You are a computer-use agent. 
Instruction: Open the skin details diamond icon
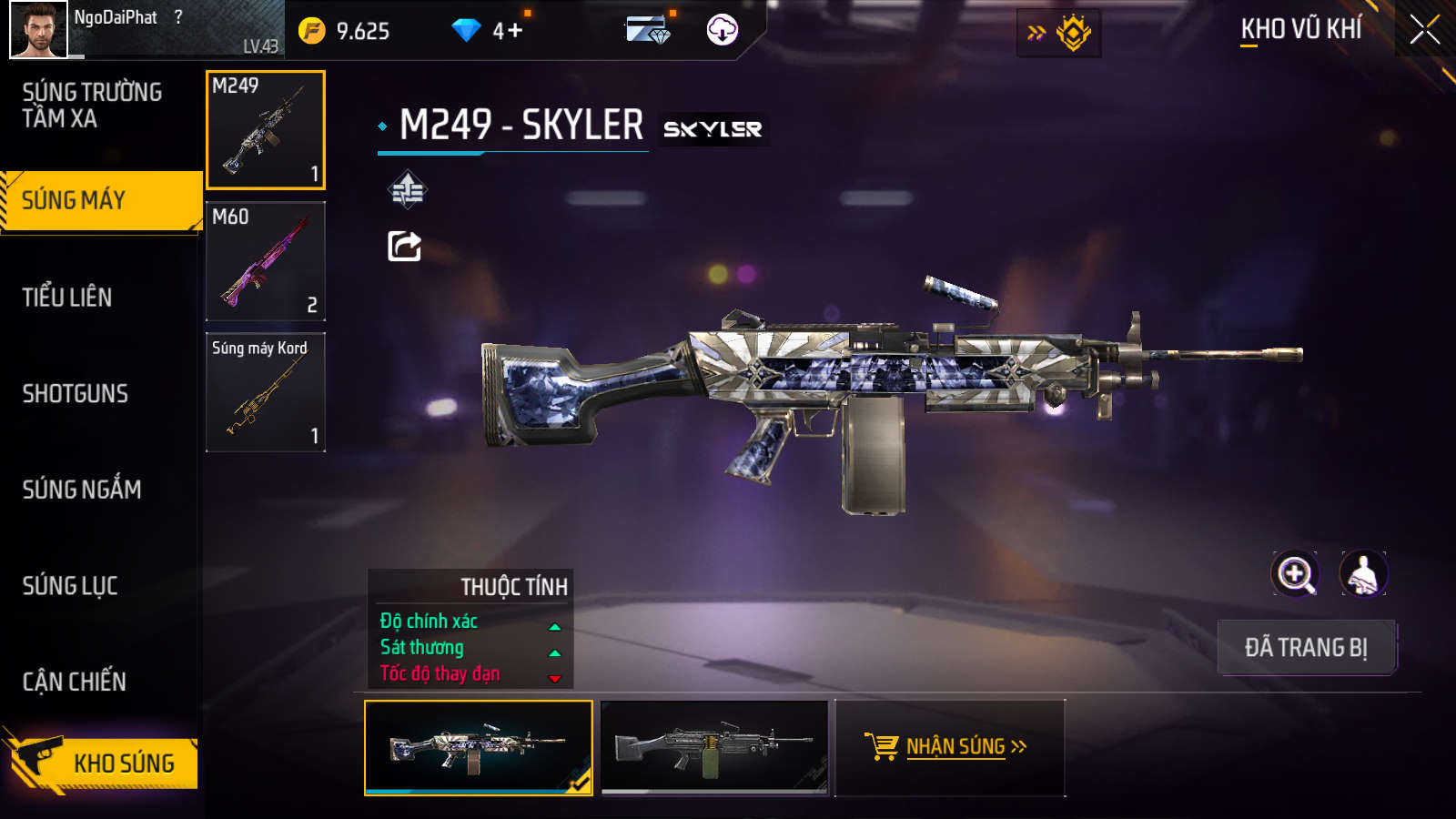[x=407, y=190]
